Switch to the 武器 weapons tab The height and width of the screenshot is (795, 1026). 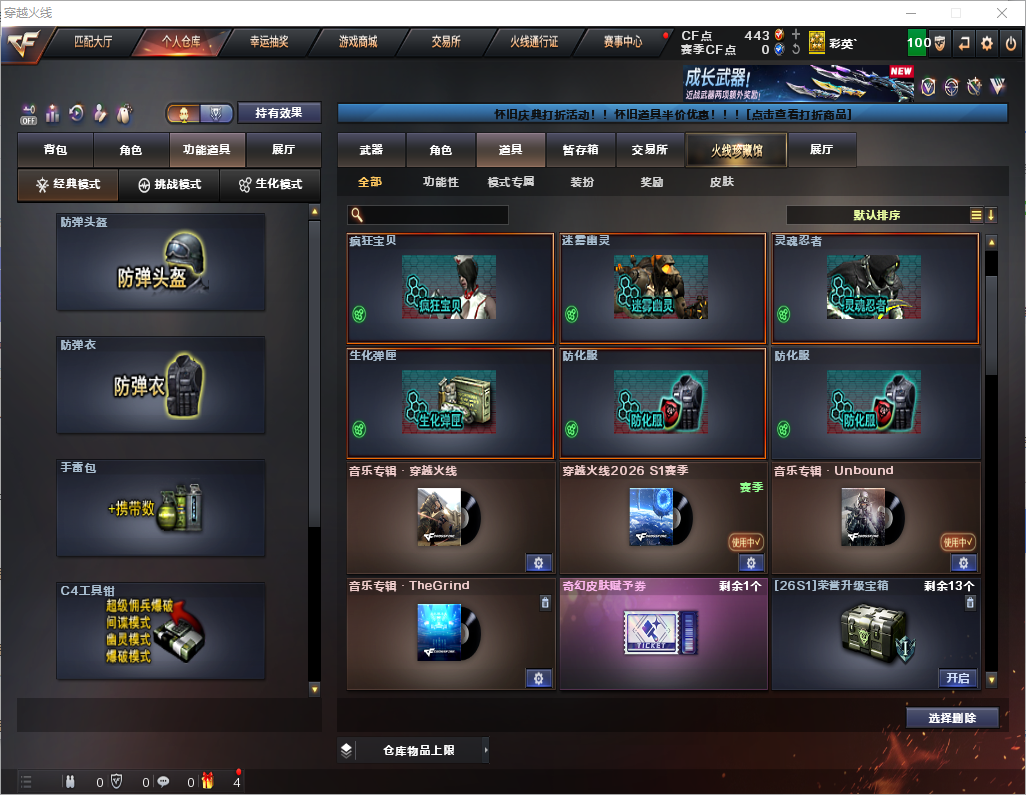point(371,150)
